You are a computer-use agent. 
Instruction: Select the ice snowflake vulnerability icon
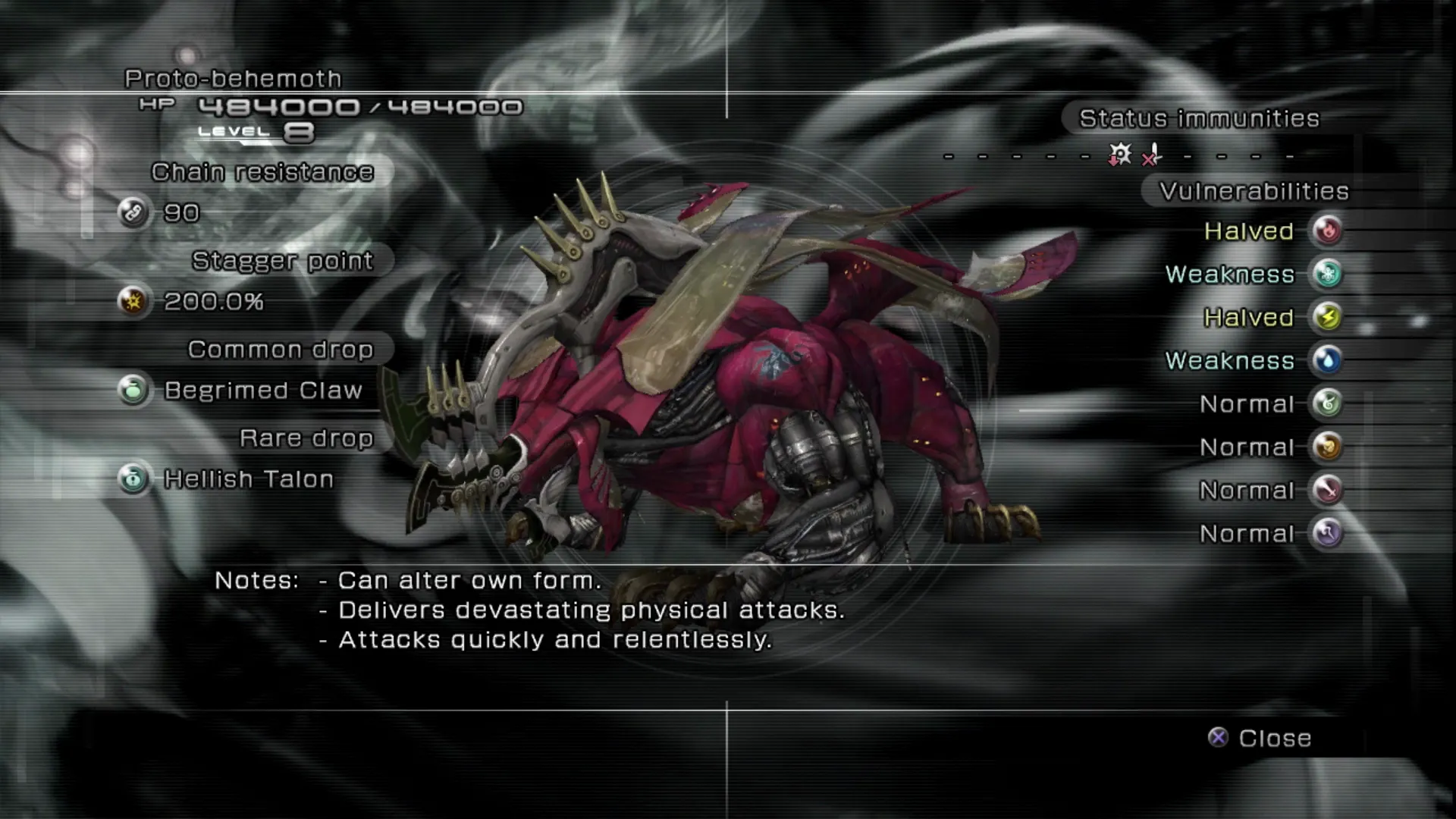[x=1327, y=274]
